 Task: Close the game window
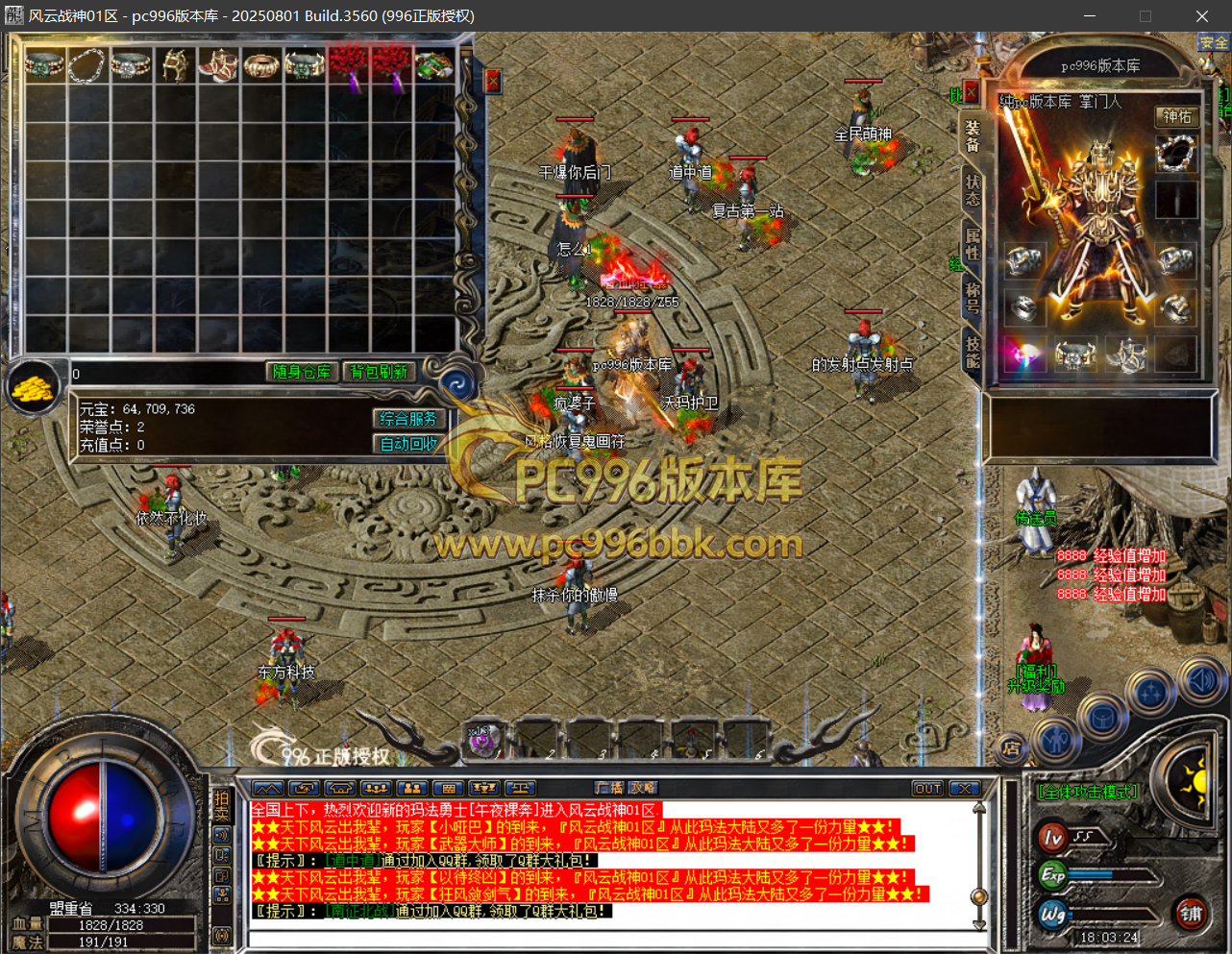[x=1201, y=16]
